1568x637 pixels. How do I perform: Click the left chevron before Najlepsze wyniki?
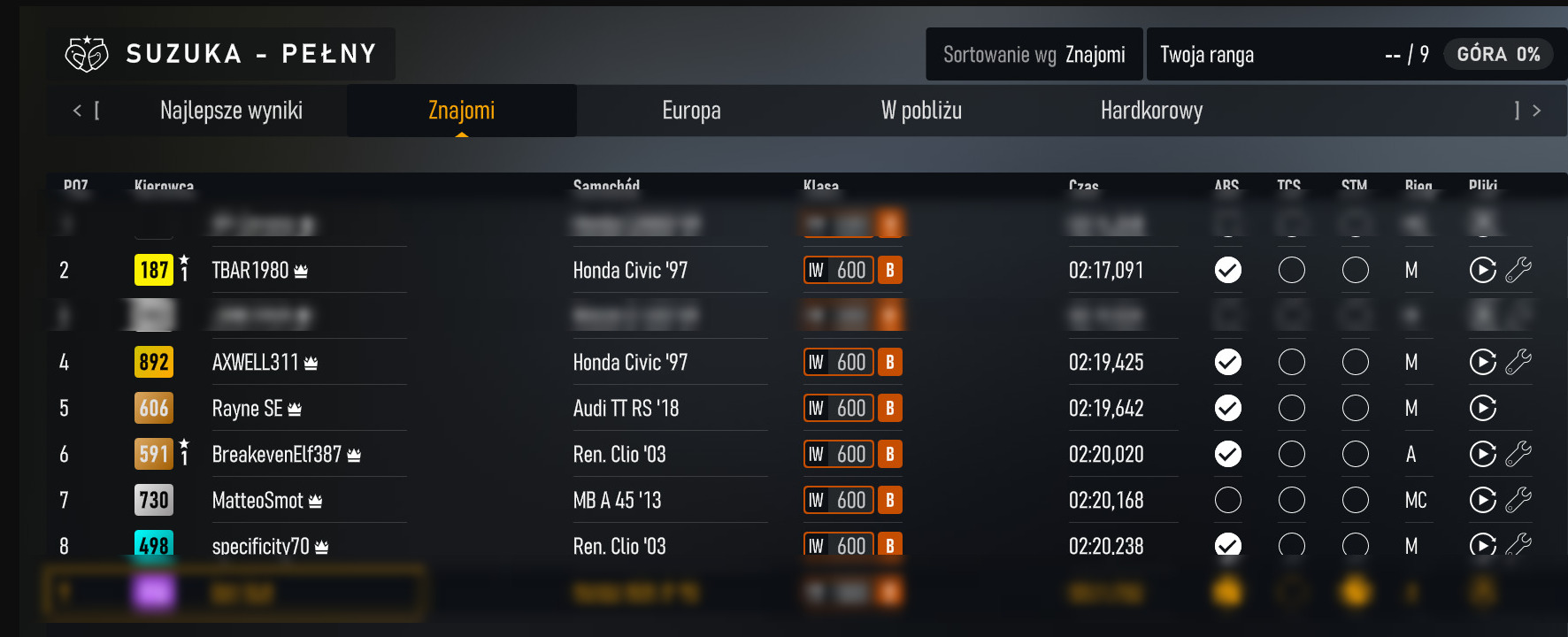[76, 110]
